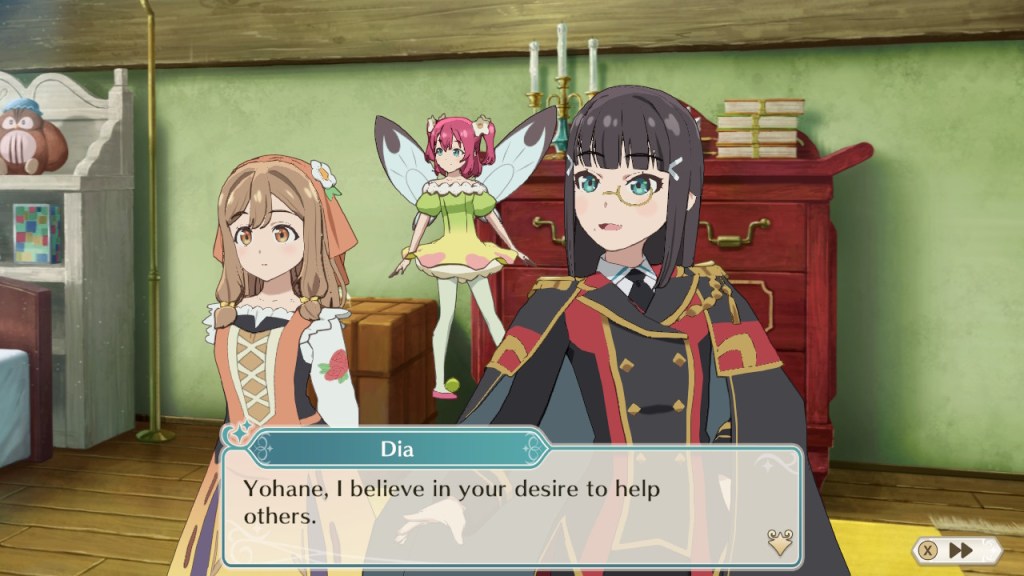
Task: Activate the fast-forward skip arrows
Action: pos(961,550)
